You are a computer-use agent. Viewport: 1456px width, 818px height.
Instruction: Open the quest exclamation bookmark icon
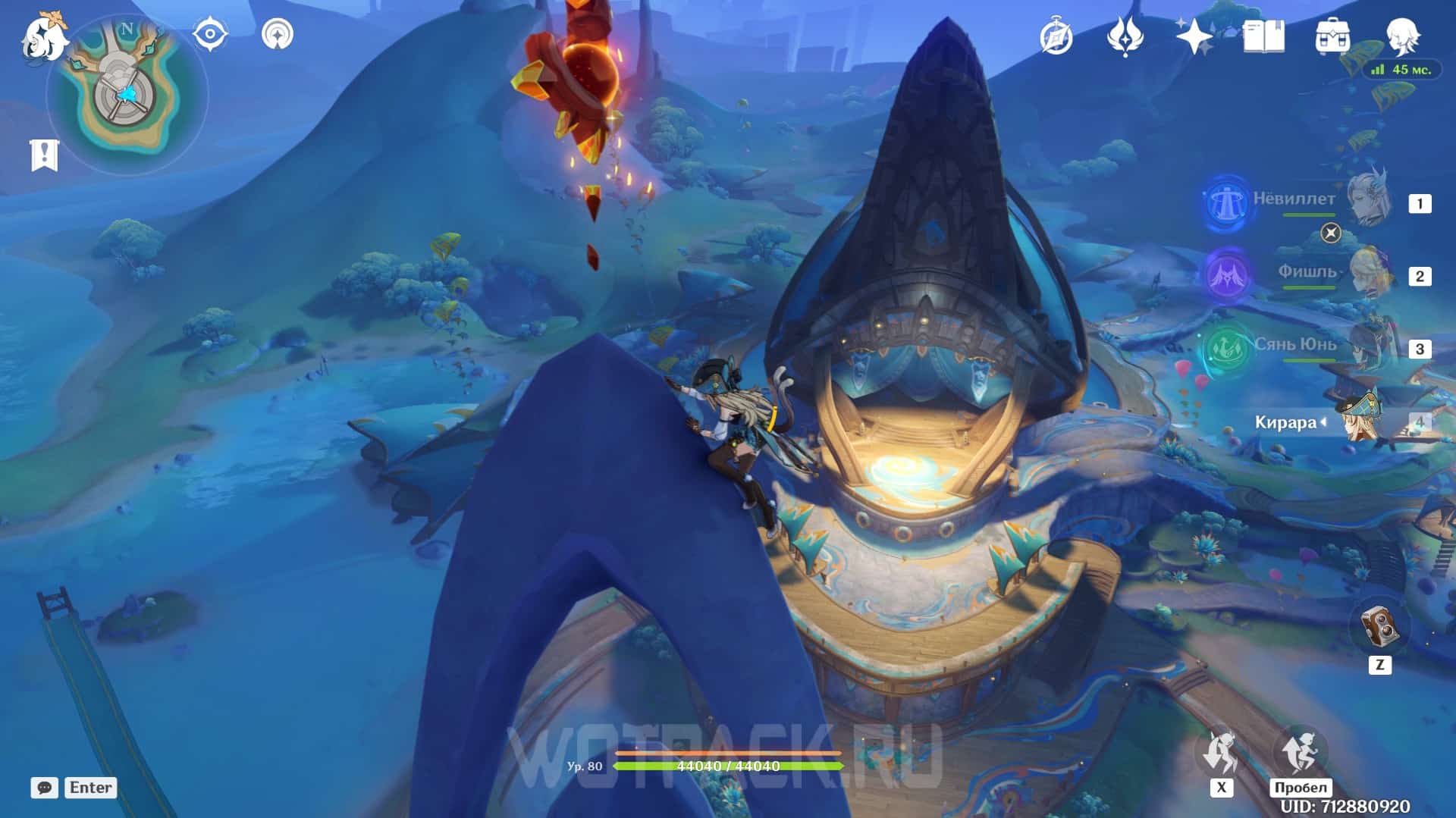tap(44, 155)
